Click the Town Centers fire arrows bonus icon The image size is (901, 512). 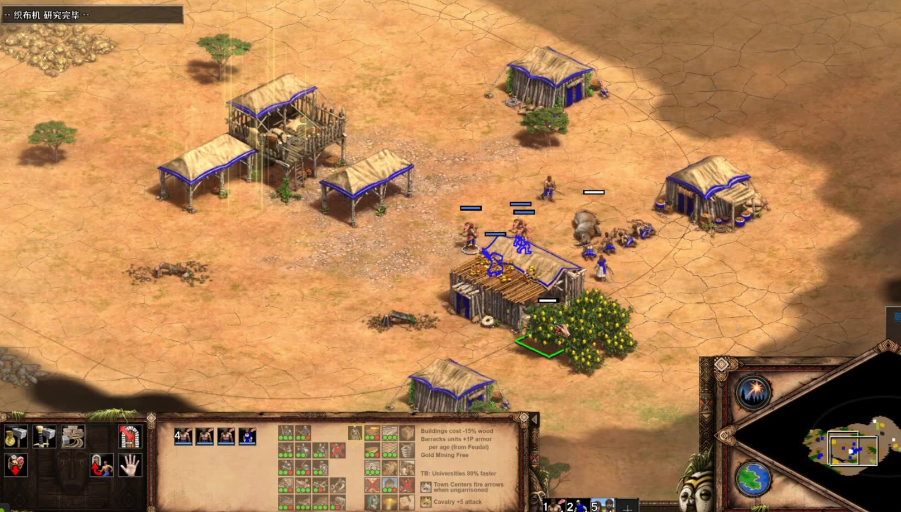[425, 487]
